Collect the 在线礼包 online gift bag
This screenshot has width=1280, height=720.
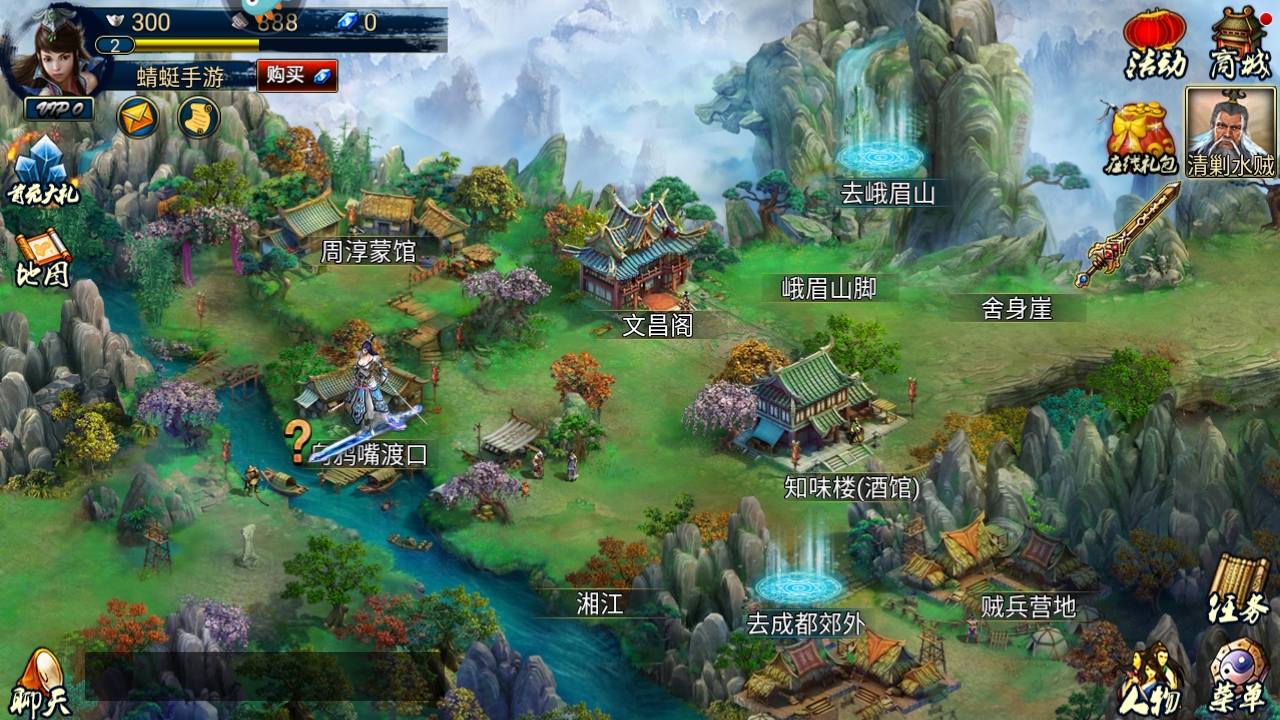(1142, 138)
